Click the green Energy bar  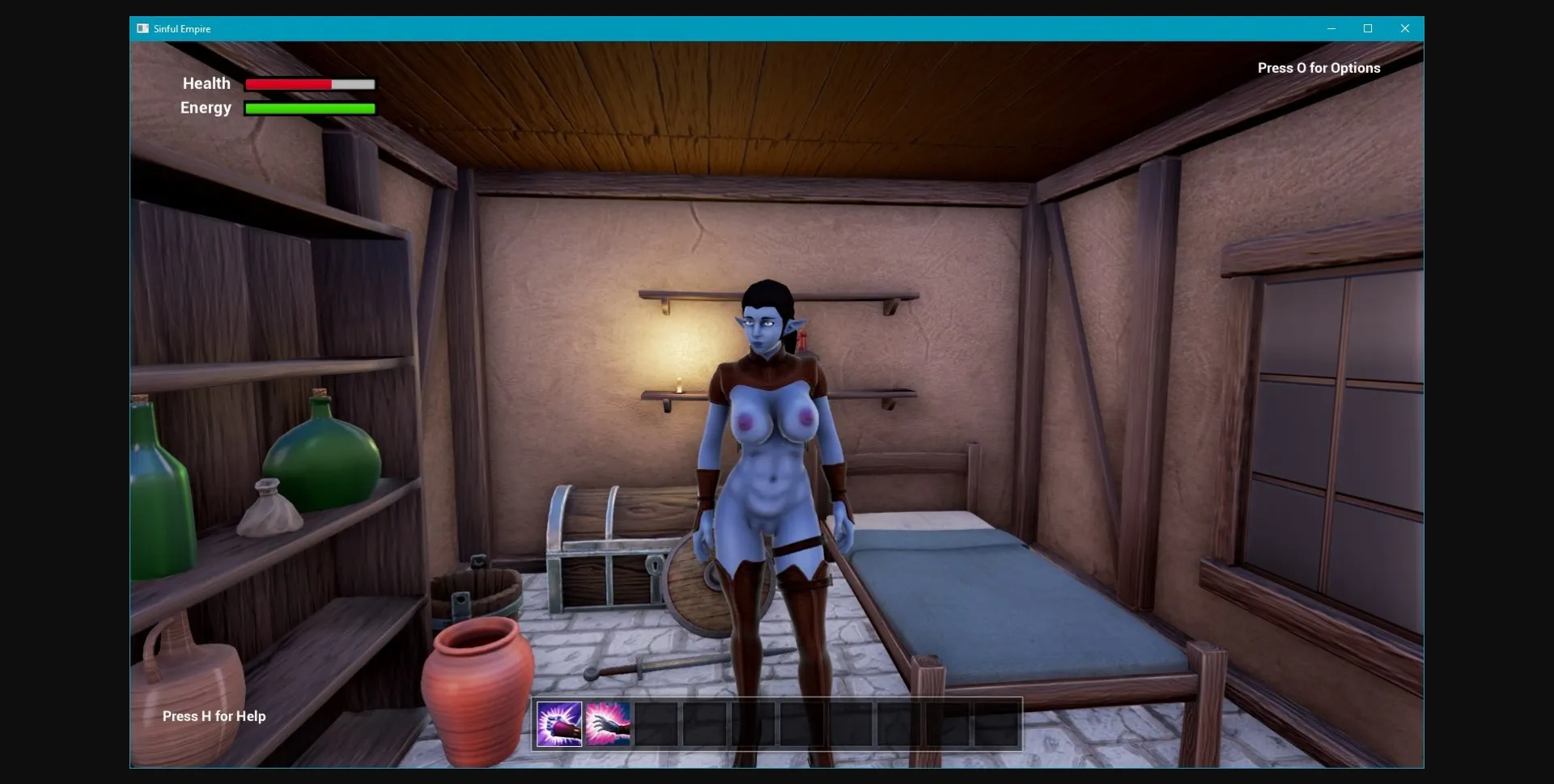pyautogui.click(x=309, y=108)
